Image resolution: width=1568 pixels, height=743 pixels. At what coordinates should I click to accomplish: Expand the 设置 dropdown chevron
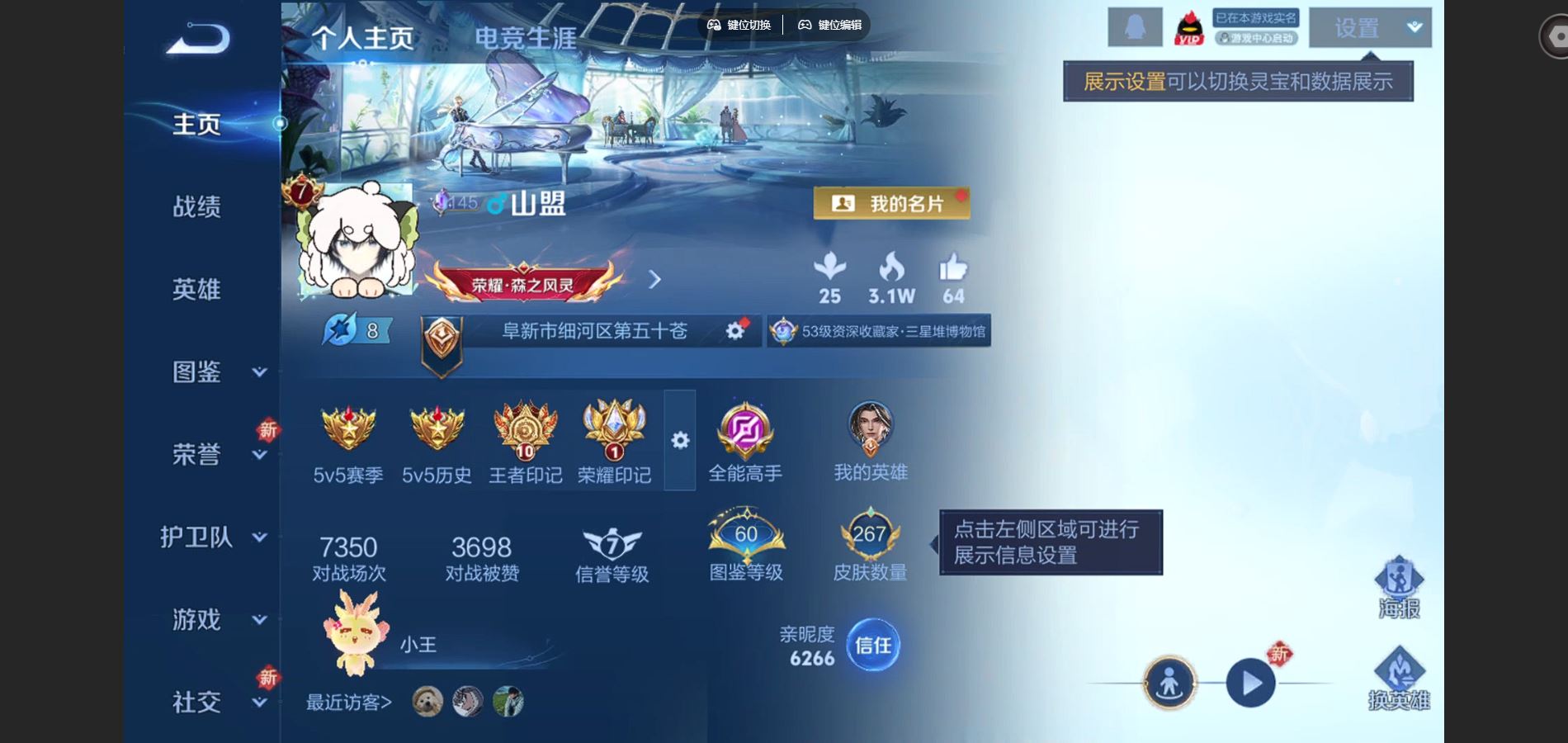(x=1413, y=27)
